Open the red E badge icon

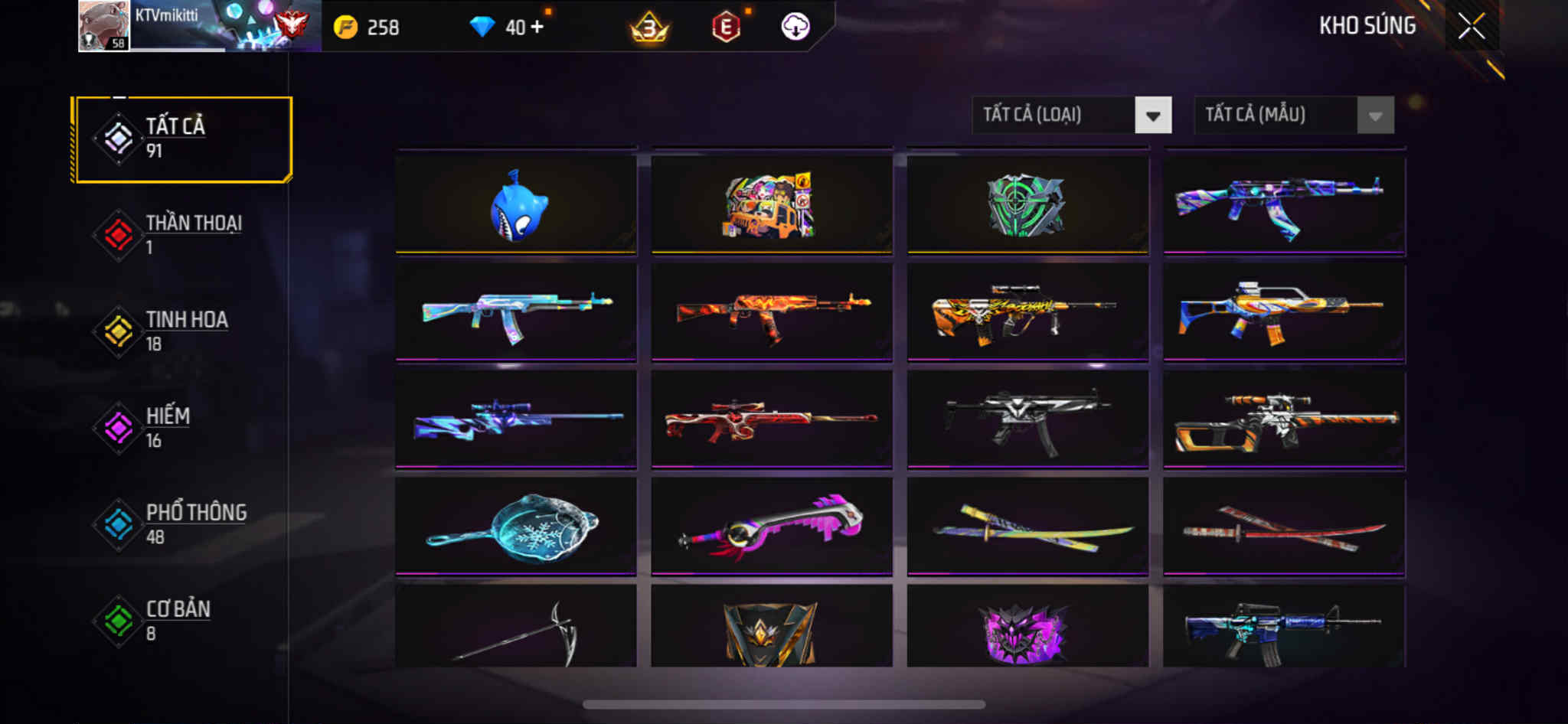[x=725, y=28]
